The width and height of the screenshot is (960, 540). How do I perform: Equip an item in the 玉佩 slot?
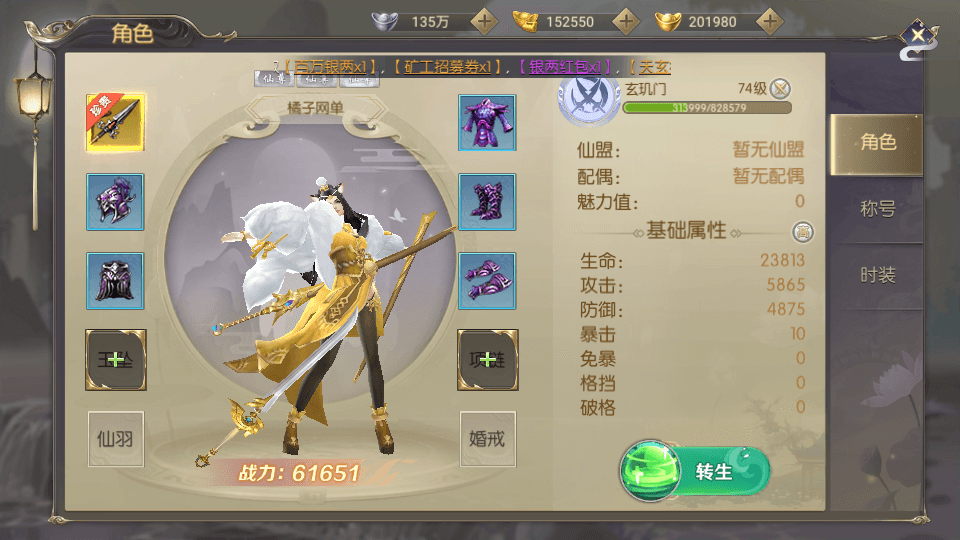(x=115, y=360)
